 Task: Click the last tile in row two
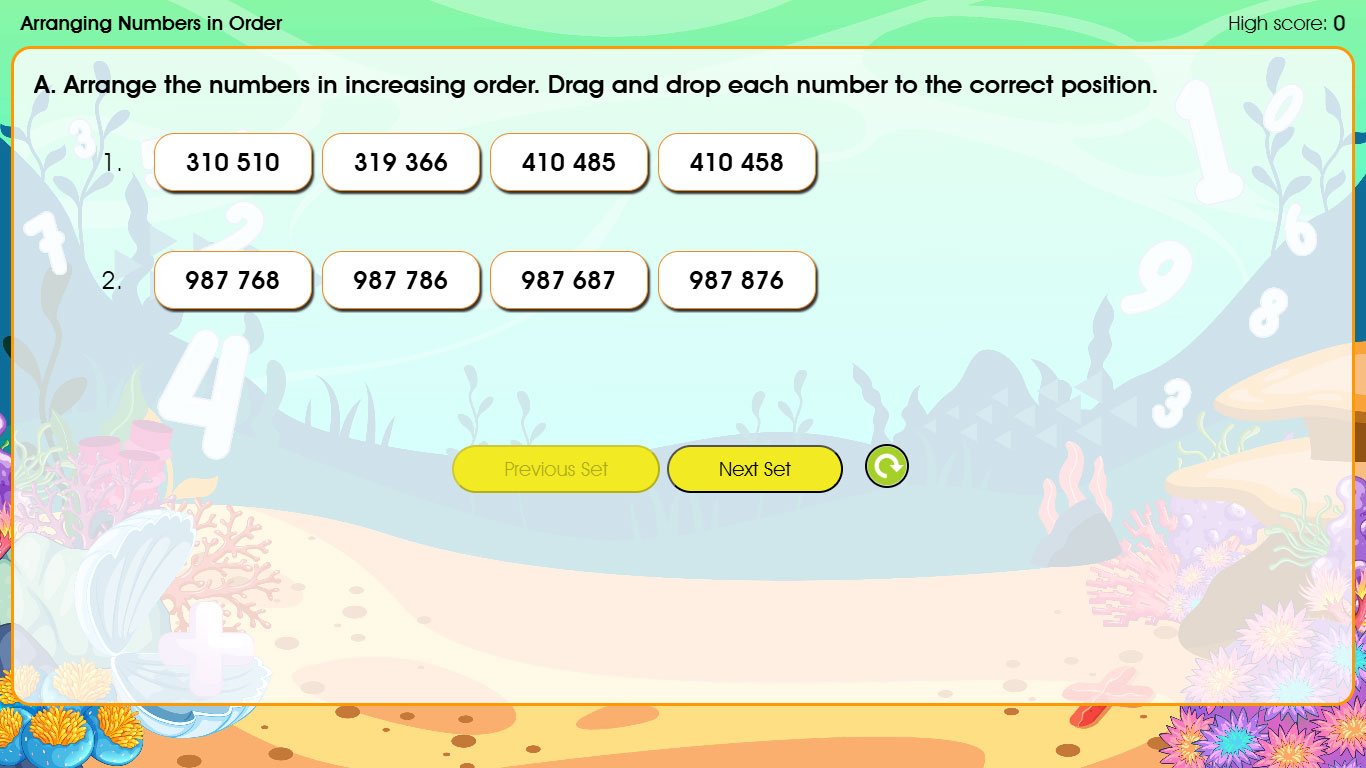point(737,280)
